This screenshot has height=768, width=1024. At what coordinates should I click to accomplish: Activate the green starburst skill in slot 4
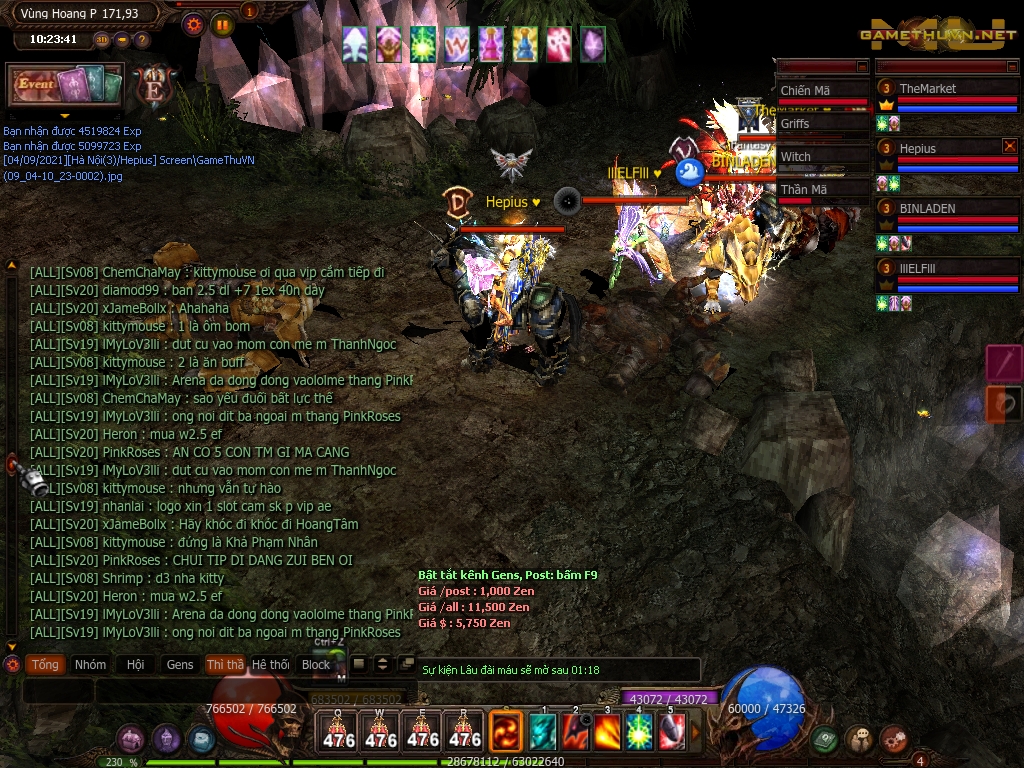(x=639, y=733)
